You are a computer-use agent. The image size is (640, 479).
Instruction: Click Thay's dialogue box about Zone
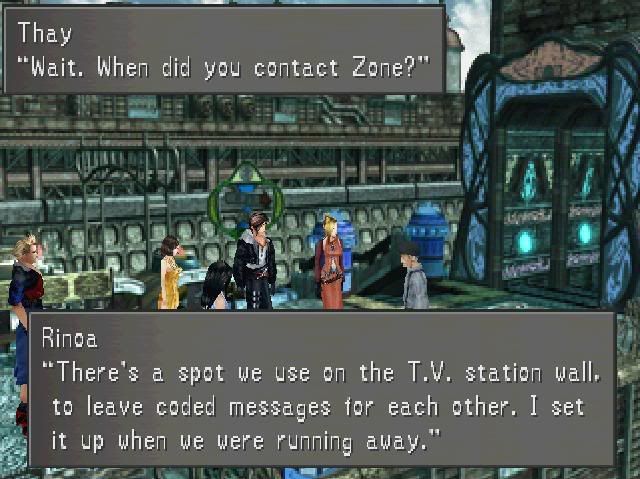[x=224, y=50]
